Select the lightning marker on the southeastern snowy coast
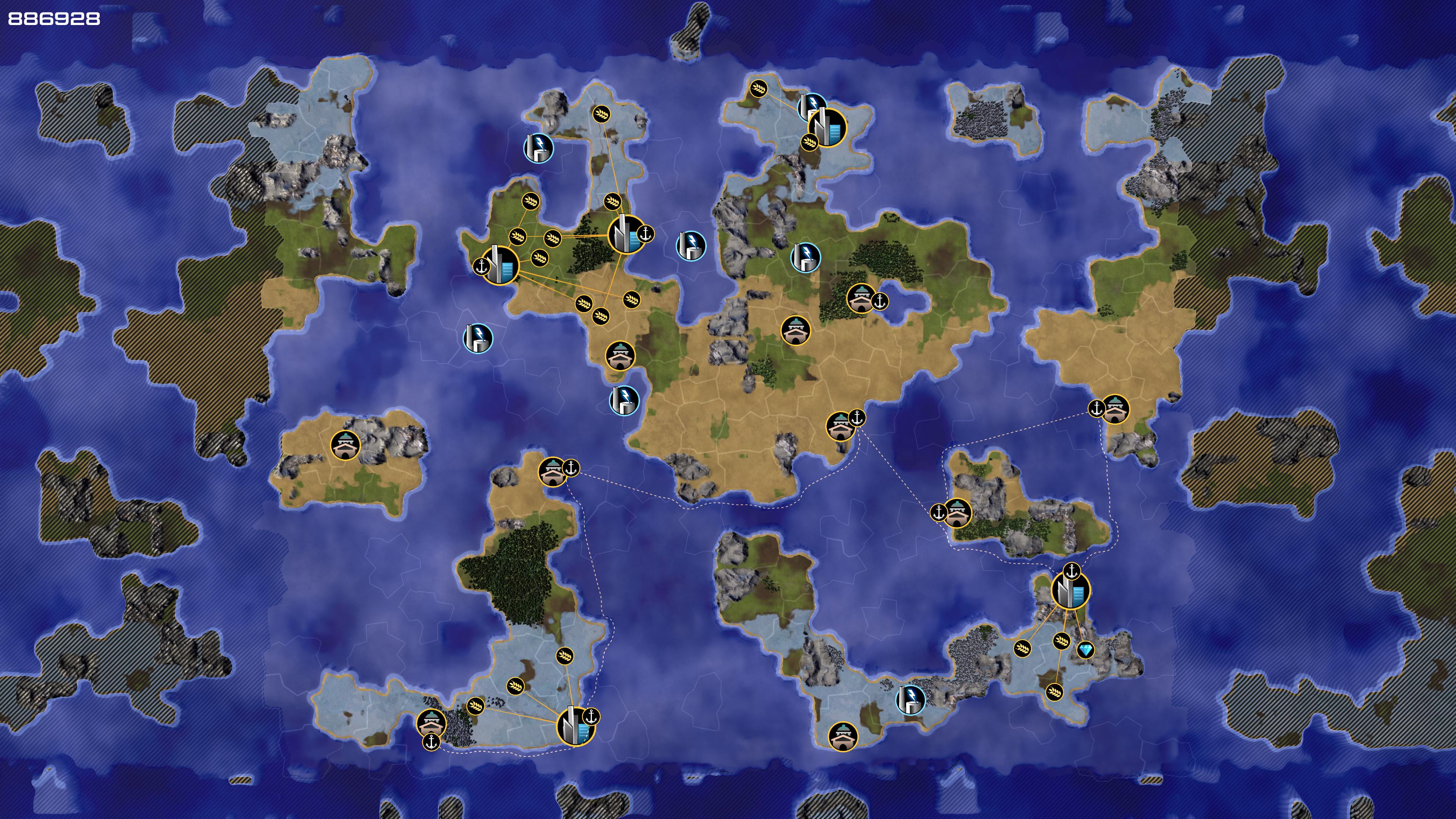The width and height of the screenshot is (1456, 819). click(x=910, y=699)
